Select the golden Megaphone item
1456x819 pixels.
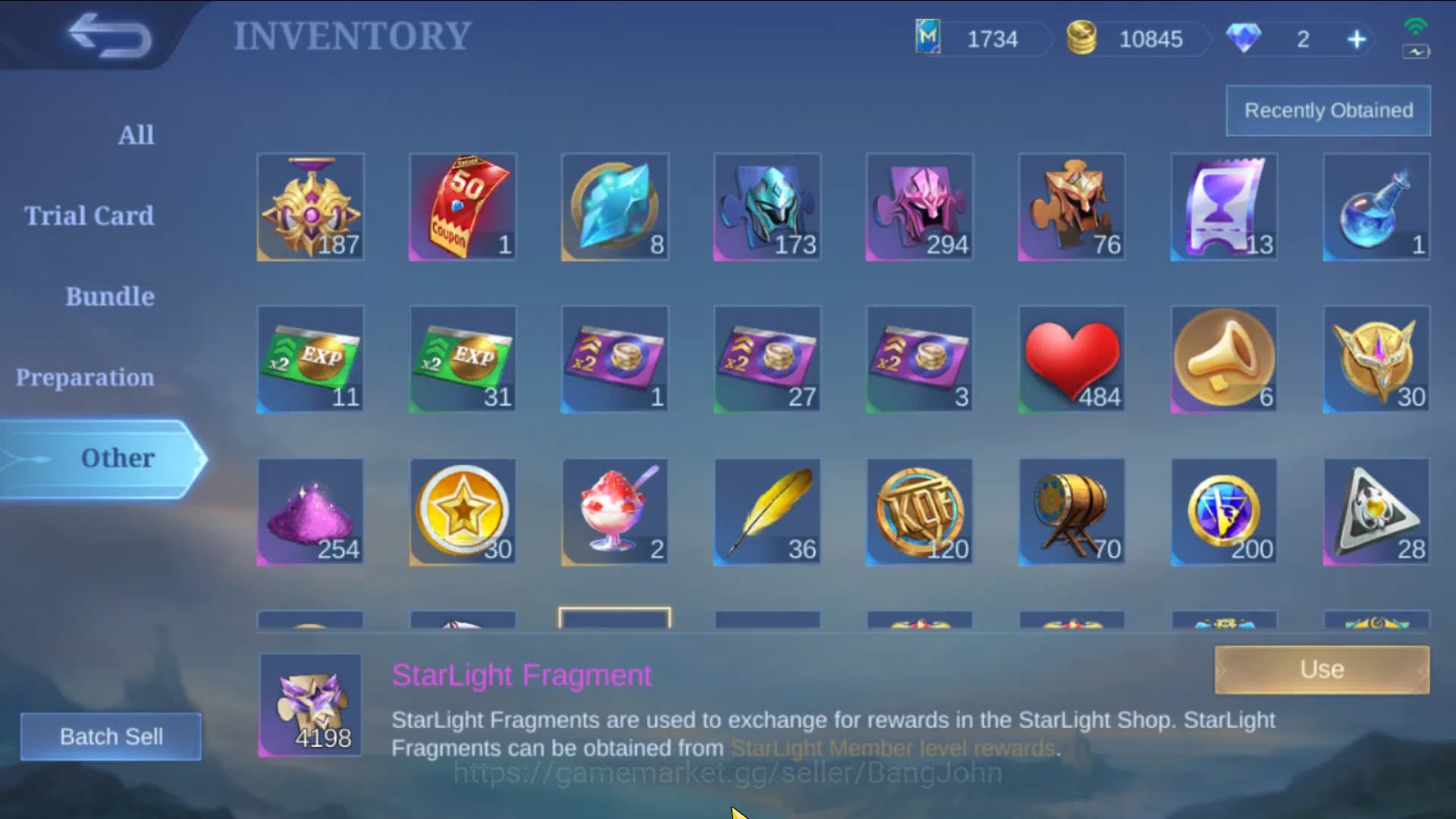1224,359
